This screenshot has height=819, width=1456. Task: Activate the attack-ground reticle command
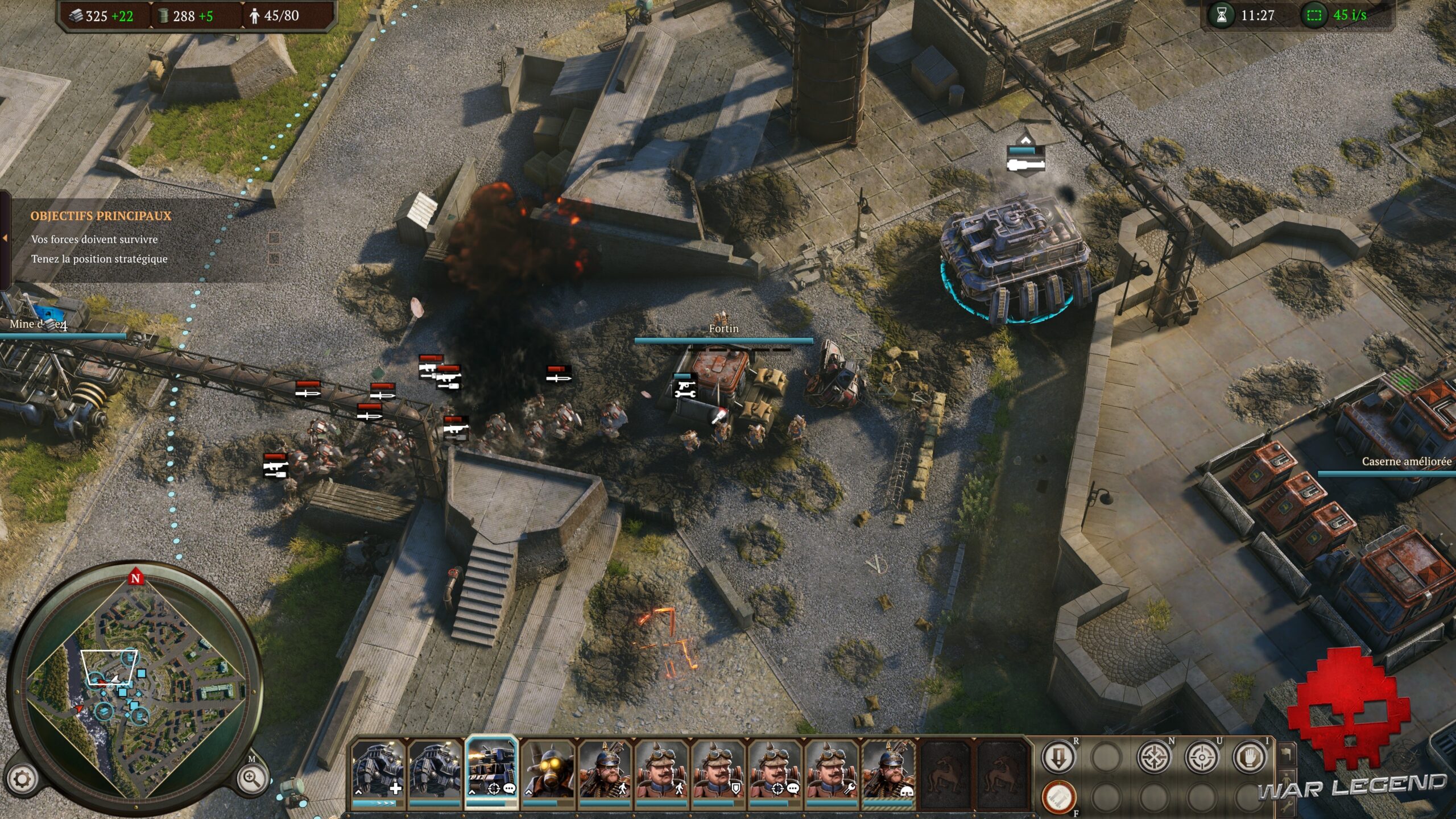pos(1202,757)
